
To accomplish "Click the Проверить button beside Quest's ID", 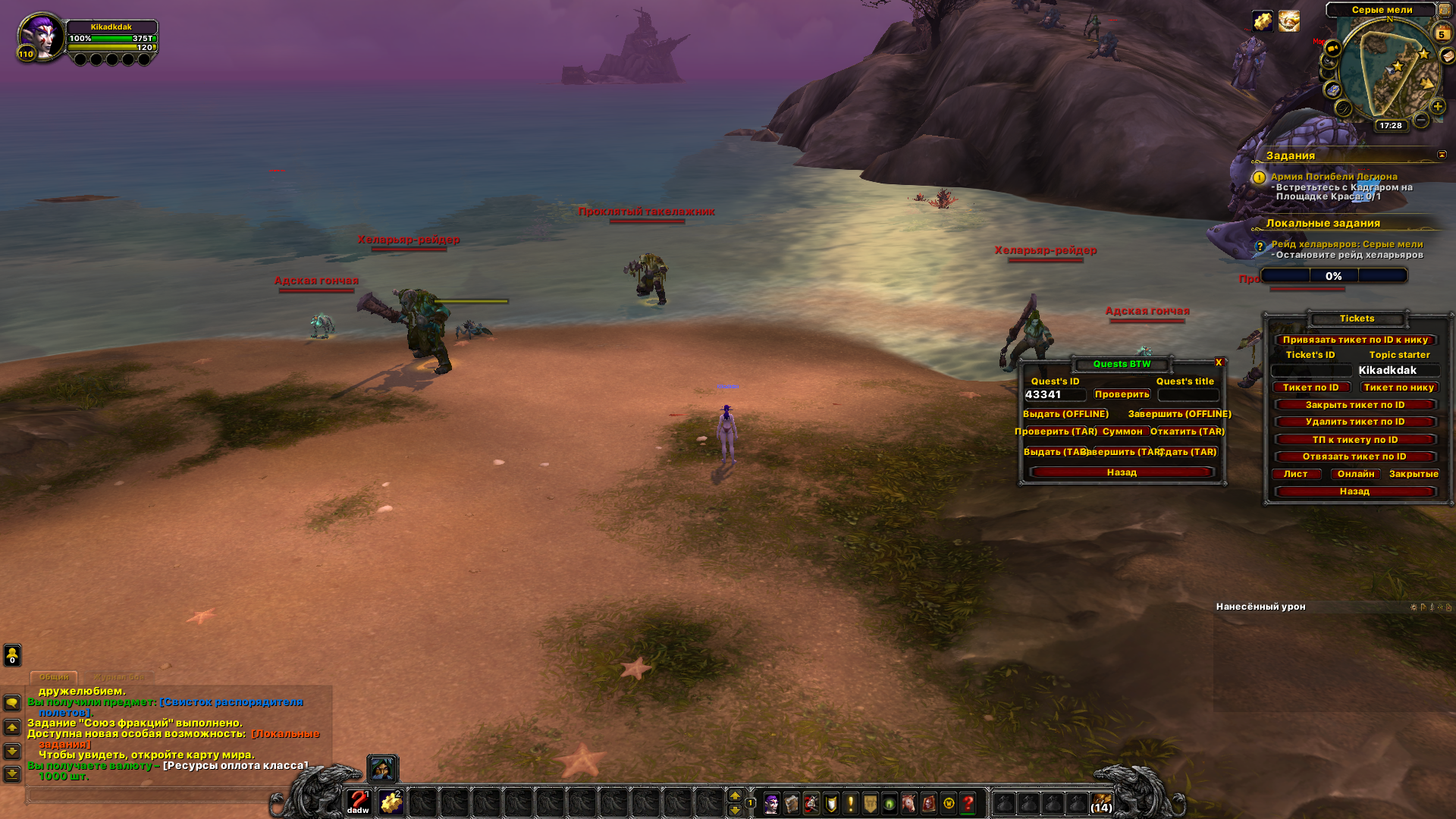I will click(1122, 394).
